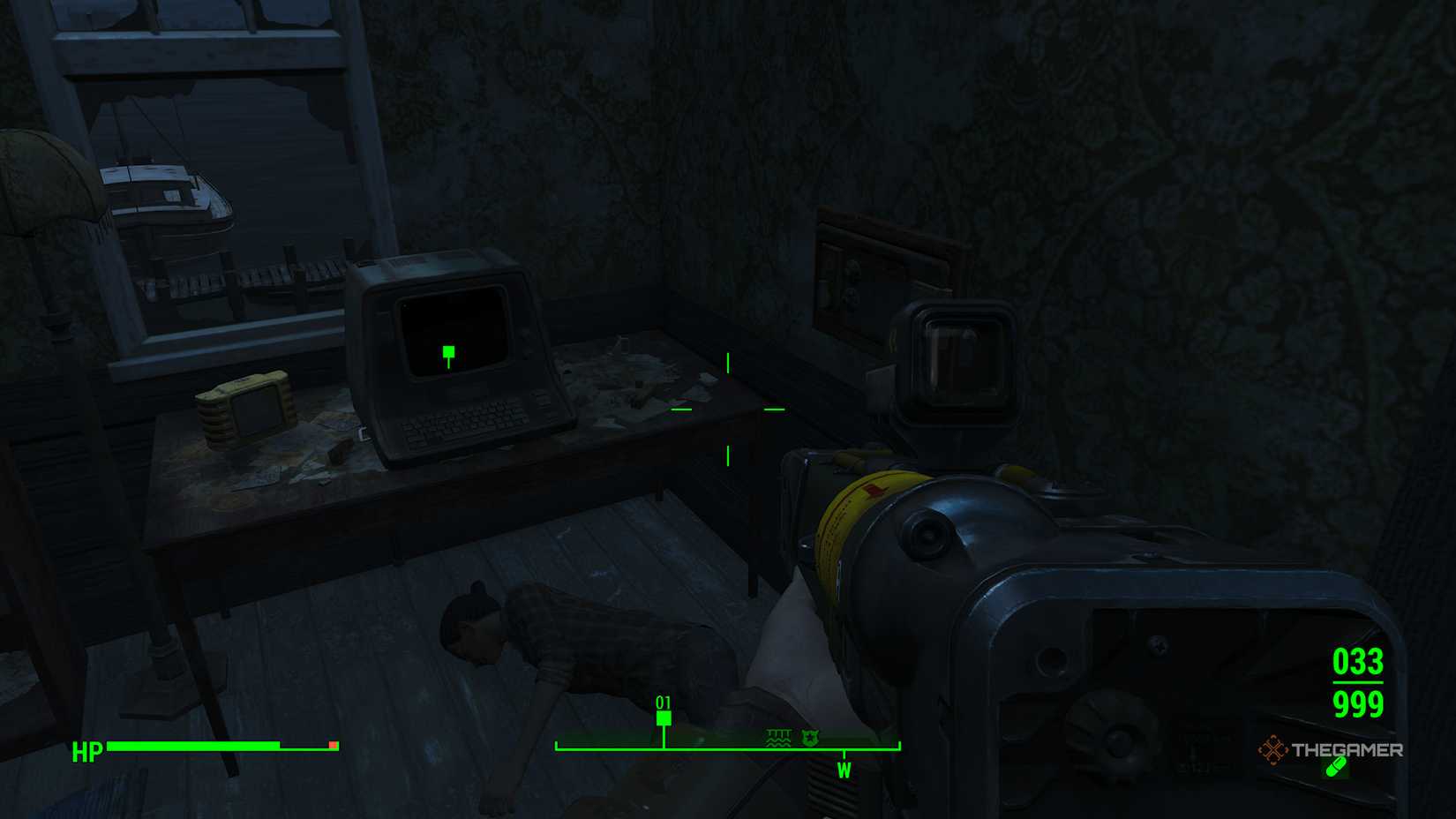
Task: Click the quest objective marker on terminal screen
Action: tap(448, 352)
